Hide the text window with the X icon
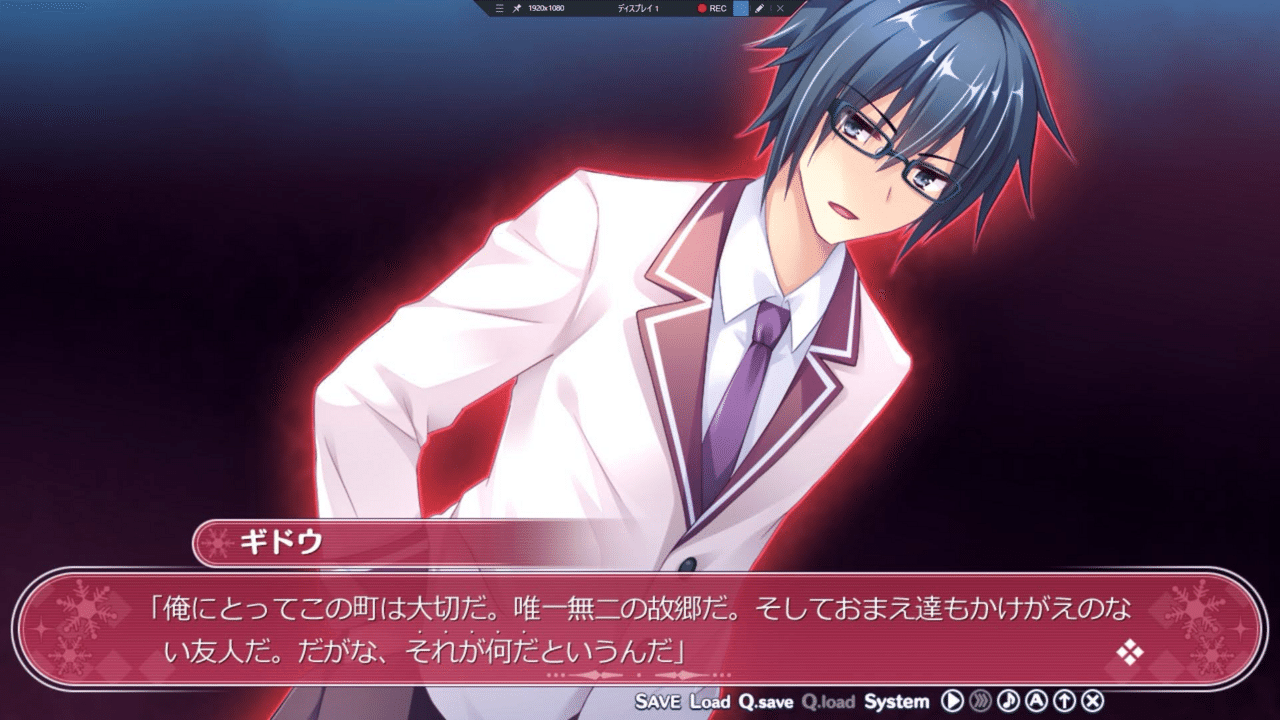 click(x=1094, y=701)
